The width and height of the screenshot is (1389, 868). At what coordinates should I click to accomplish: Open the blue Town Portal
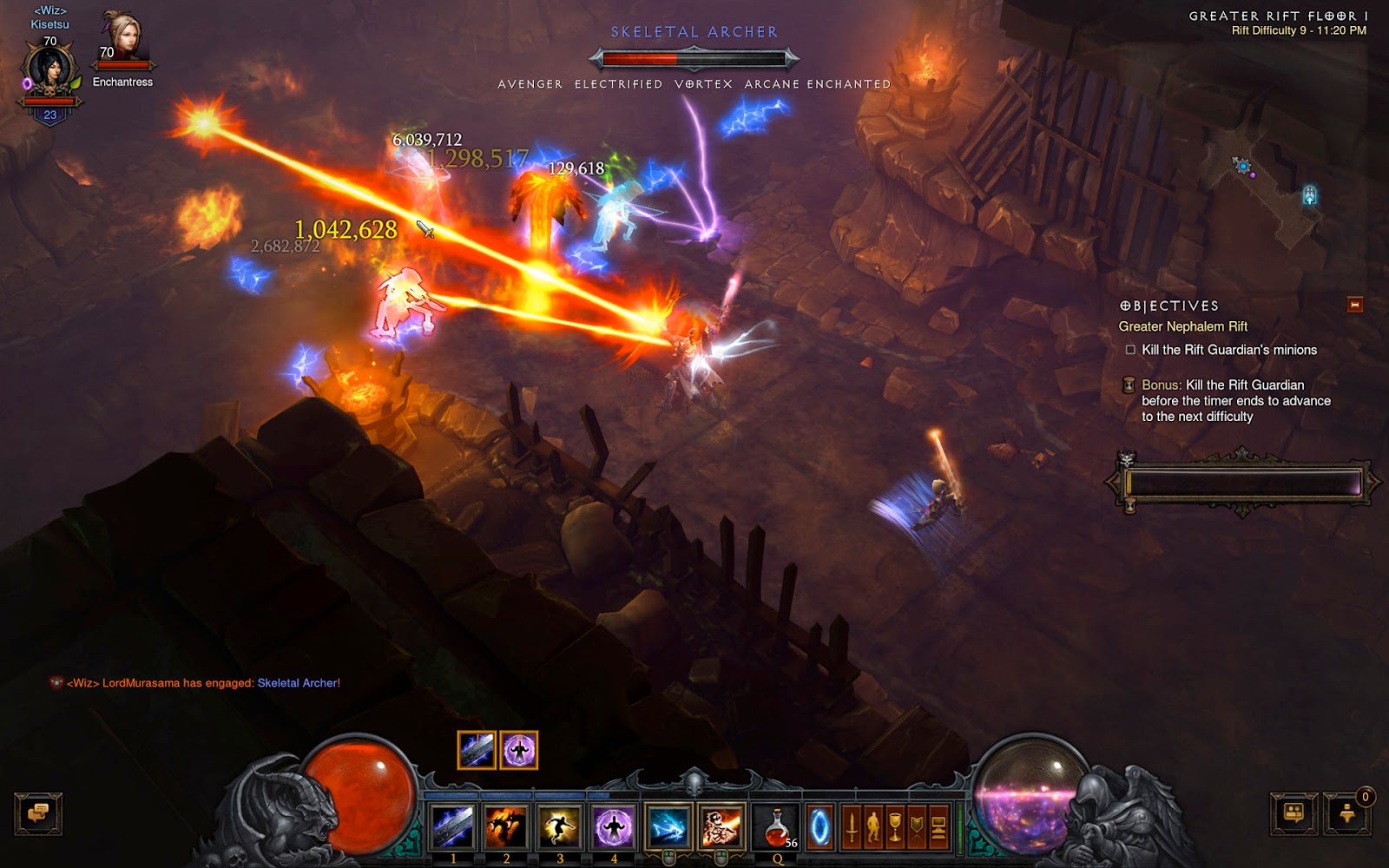click(819, 826)
